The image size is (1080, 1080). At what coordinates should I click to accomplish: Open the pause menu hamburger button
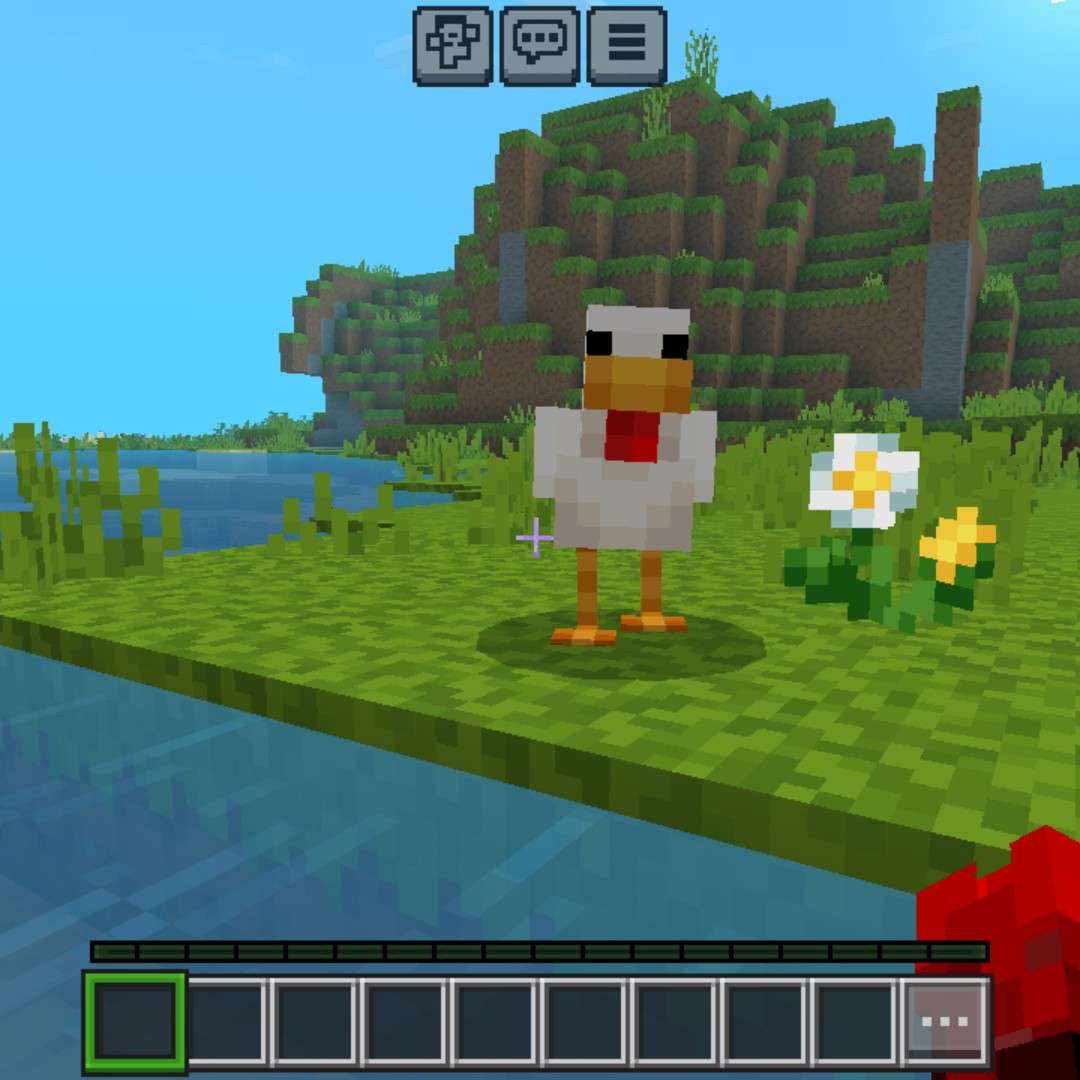pos(627,45)
